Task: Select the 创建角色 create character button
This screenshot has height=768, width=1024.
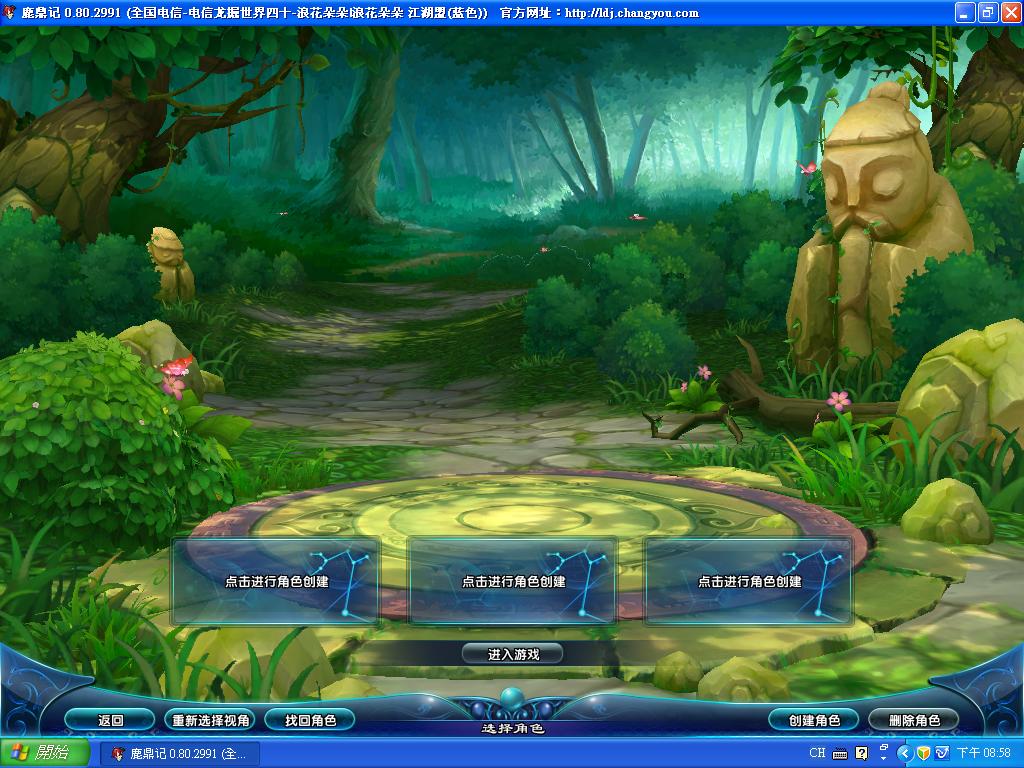Action: tap(814, 720)
